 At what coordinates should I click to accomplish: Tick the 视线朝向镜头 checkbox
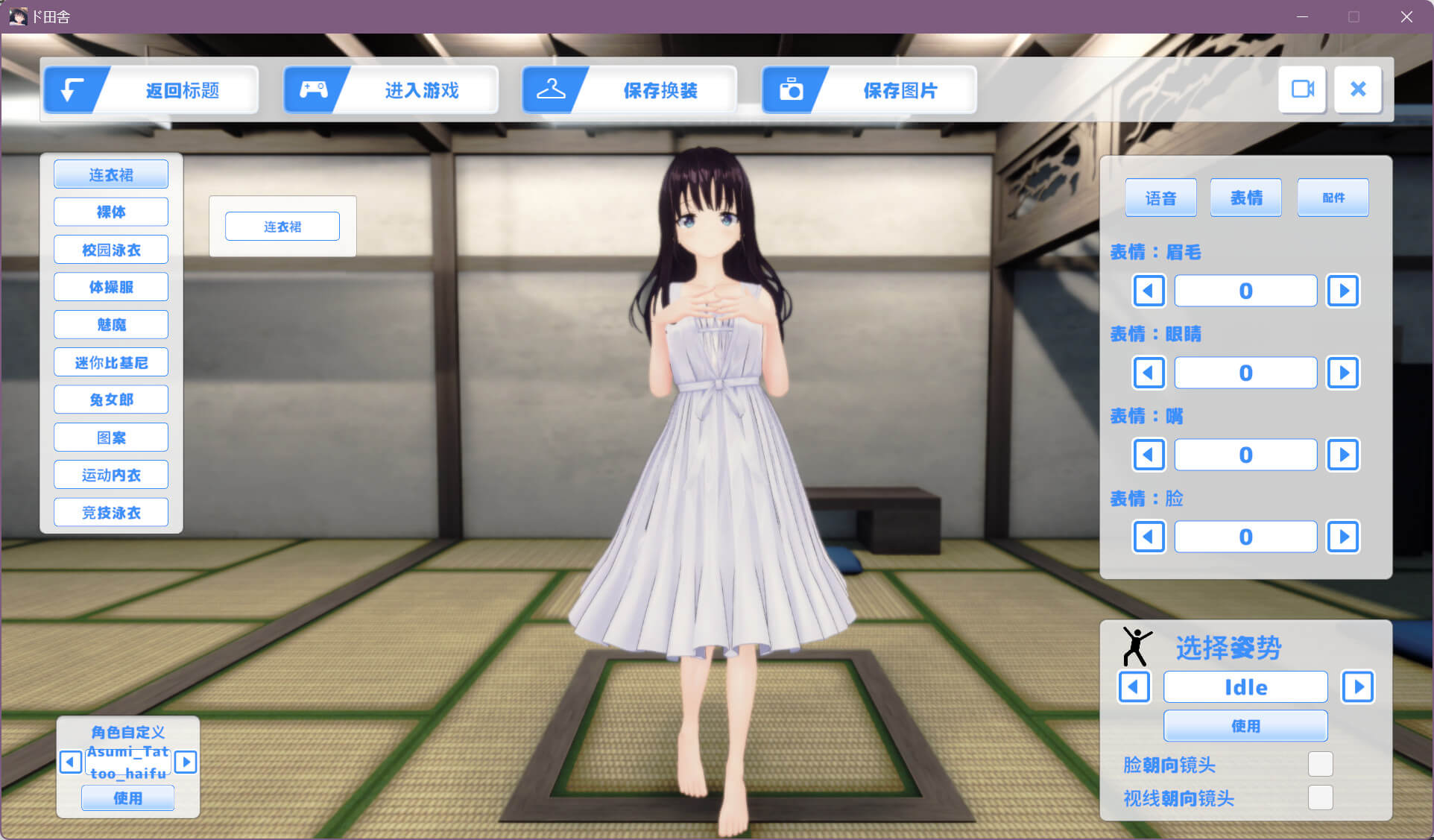coord(1320,798)
